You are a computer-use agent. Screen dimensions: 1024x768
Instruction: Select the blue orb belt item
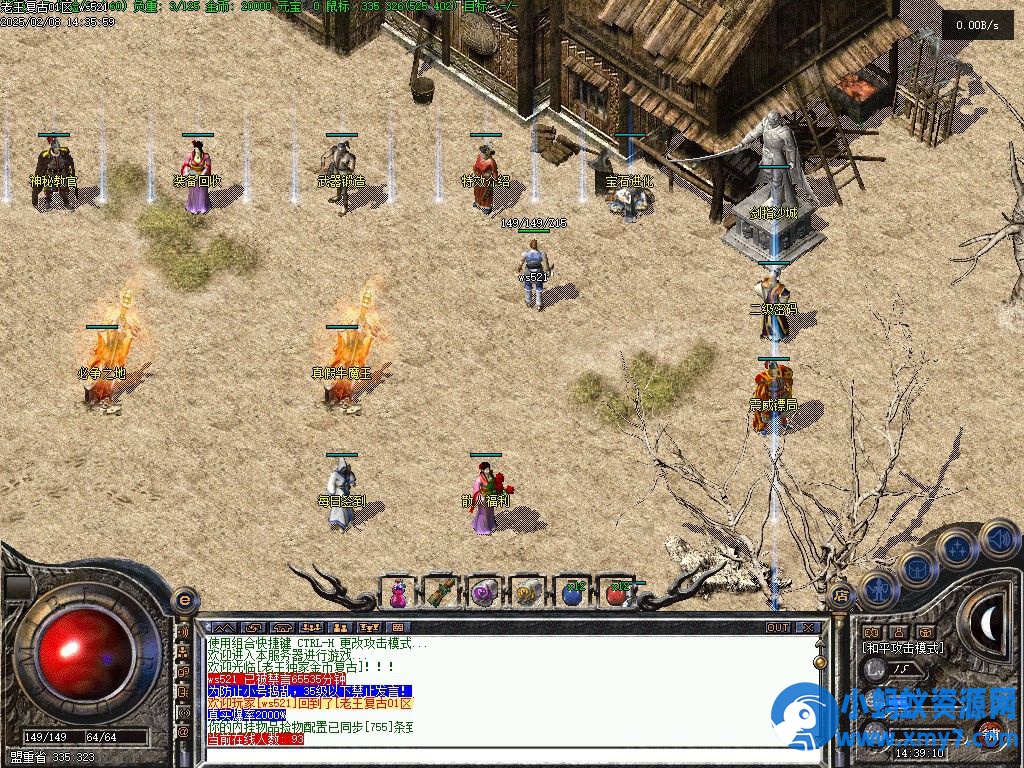572,592
